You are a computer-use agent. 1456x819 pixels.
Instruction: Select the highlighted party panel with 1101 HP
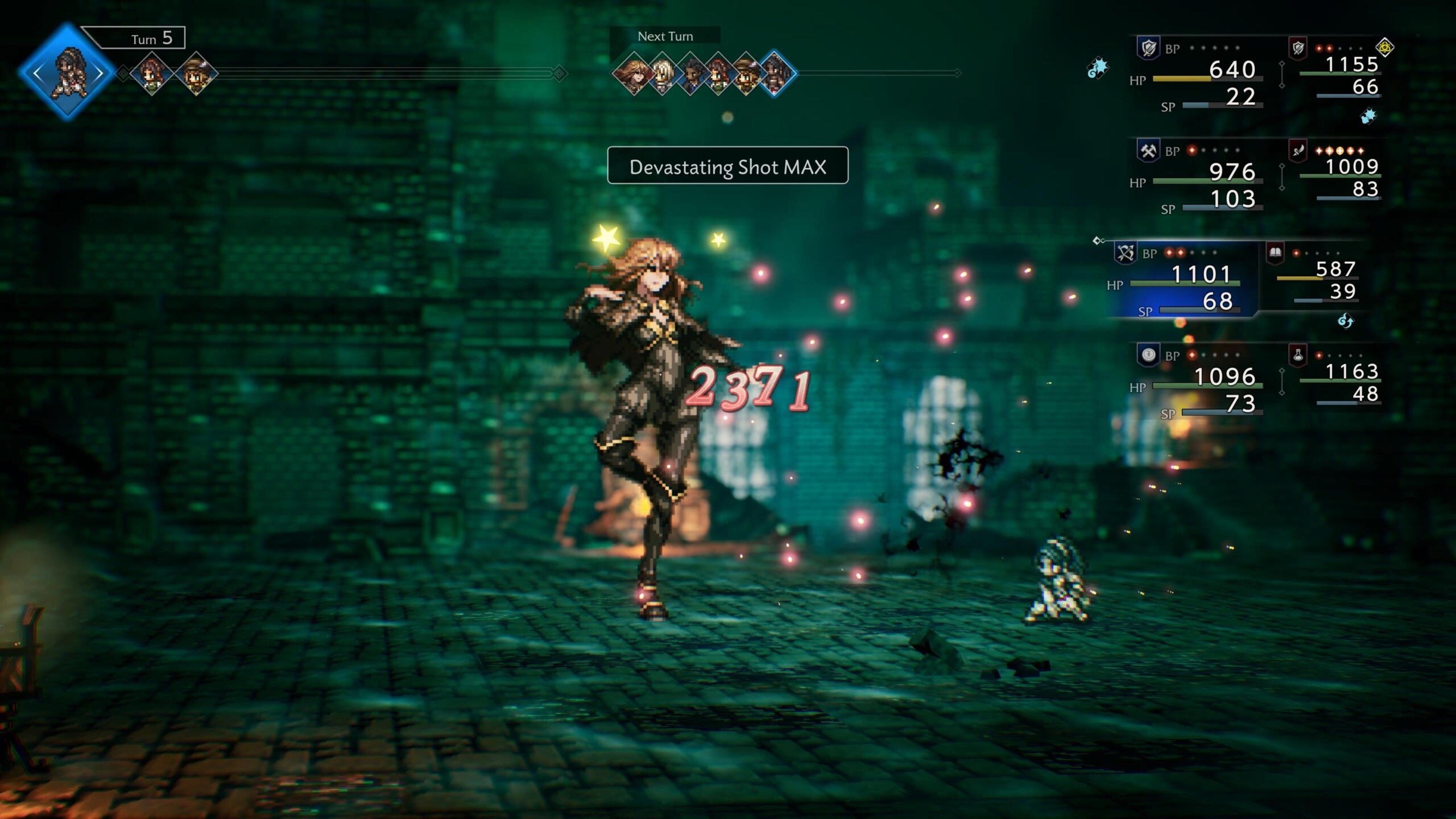[1183, 282]
